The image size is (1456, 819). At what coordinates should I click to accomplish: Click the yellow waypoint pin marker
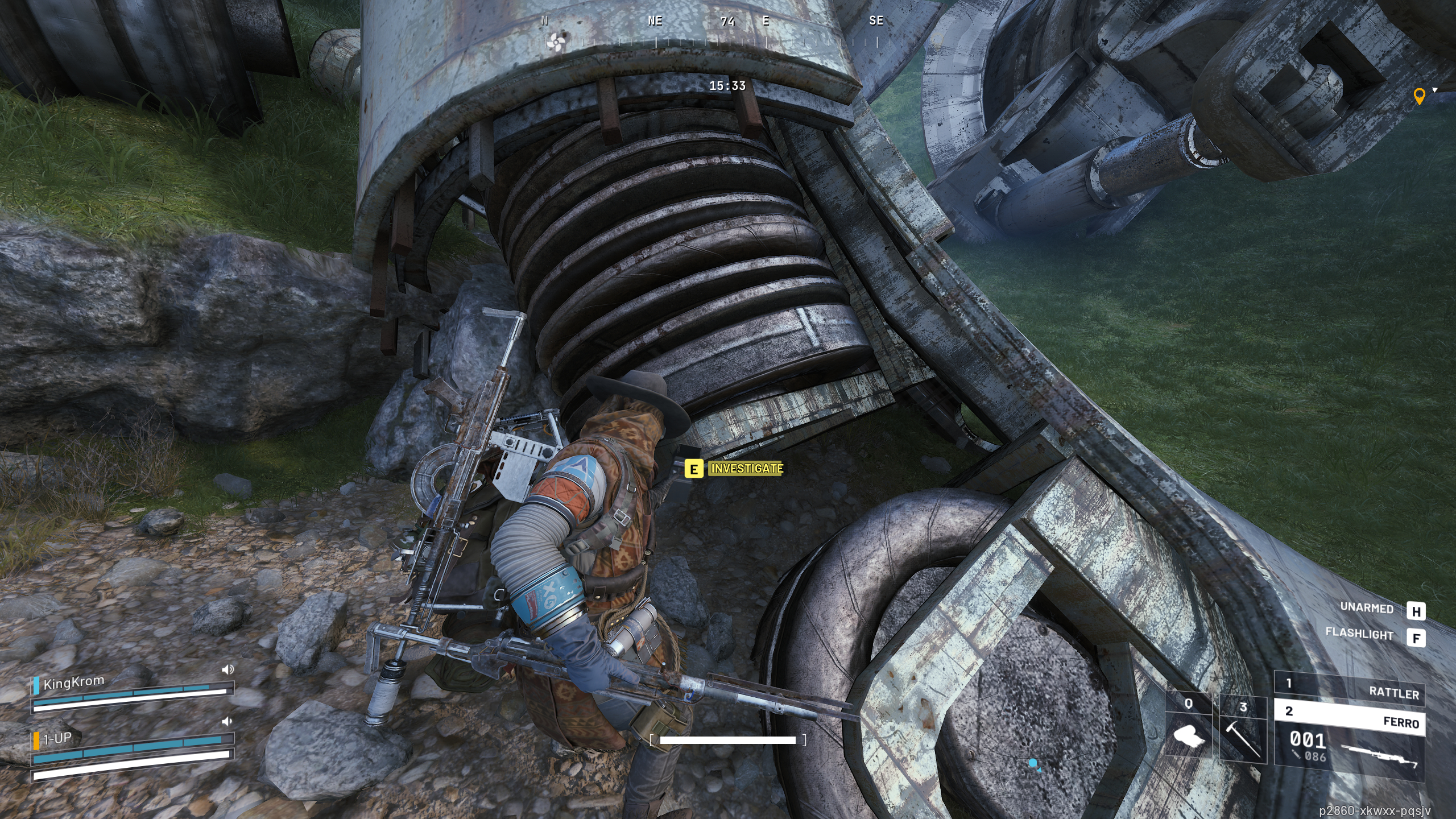point(1419,96)
